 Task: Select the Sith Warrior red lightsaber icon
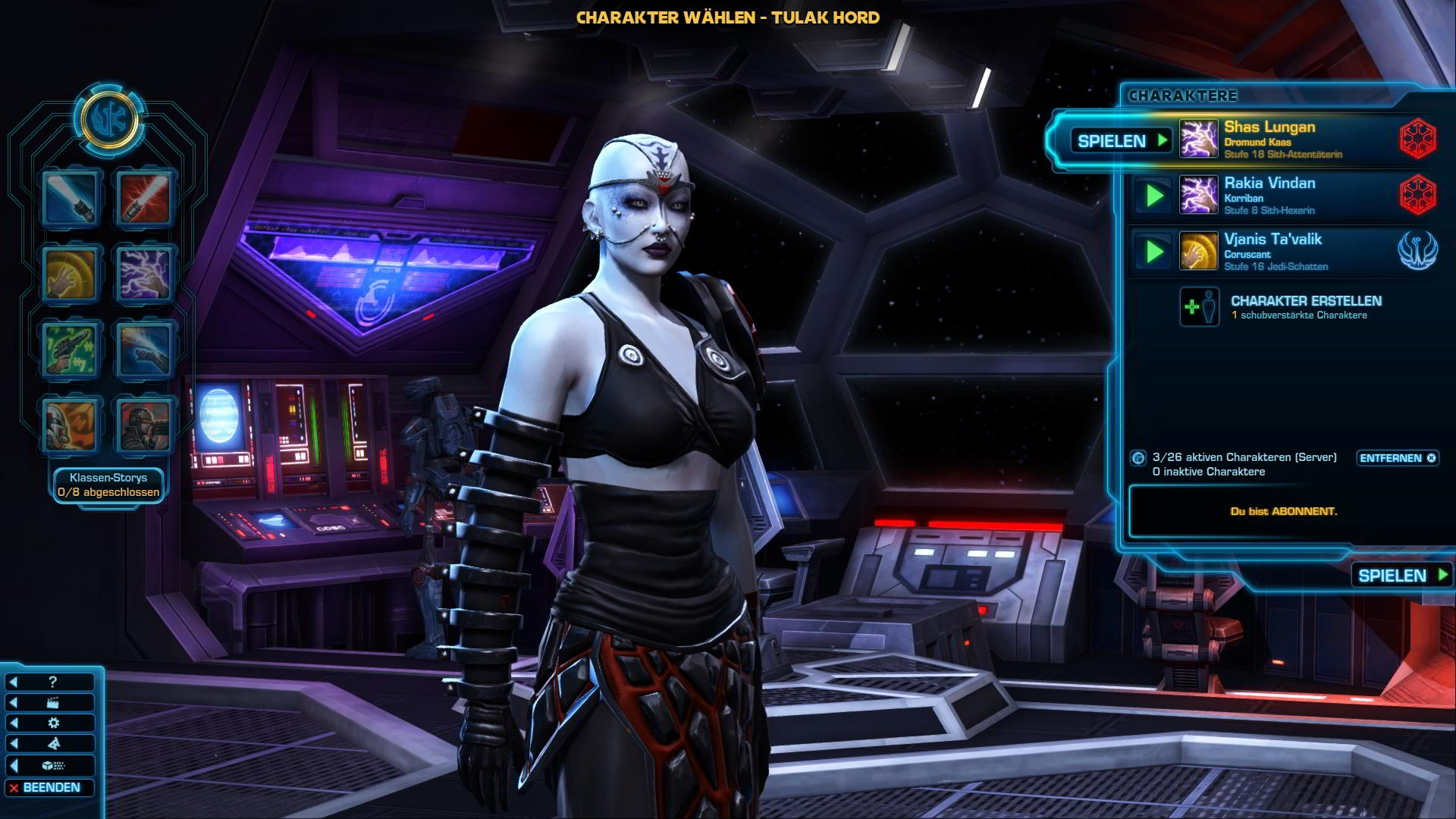tap(144, 199)
